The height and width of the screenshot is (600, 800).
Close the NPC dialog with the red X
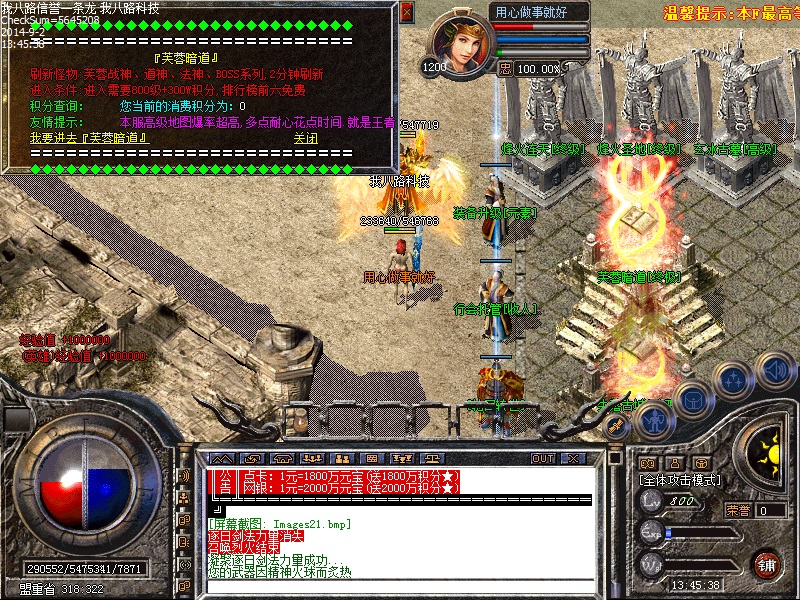click(x=406, y=12)
